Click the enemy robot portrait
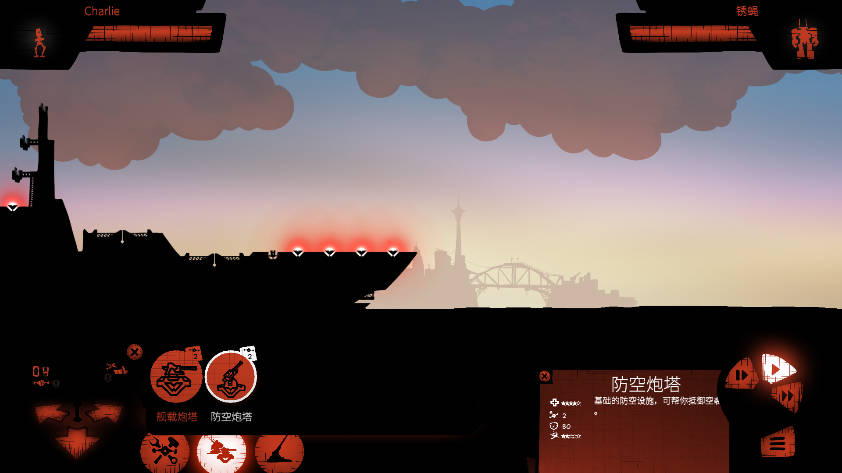 click(x=803, y=41)
